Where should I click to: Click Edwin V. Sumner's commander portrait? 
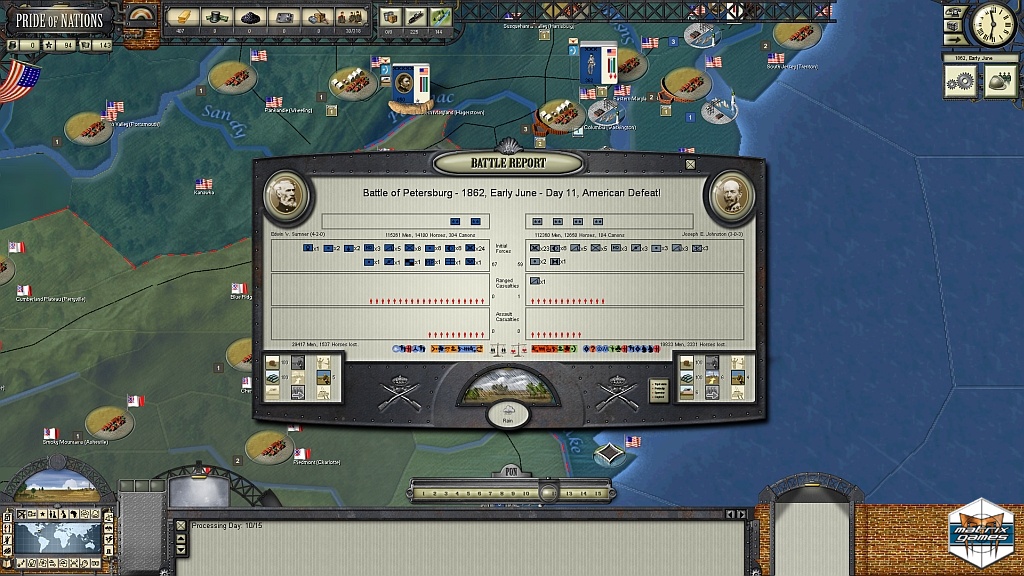286,195
